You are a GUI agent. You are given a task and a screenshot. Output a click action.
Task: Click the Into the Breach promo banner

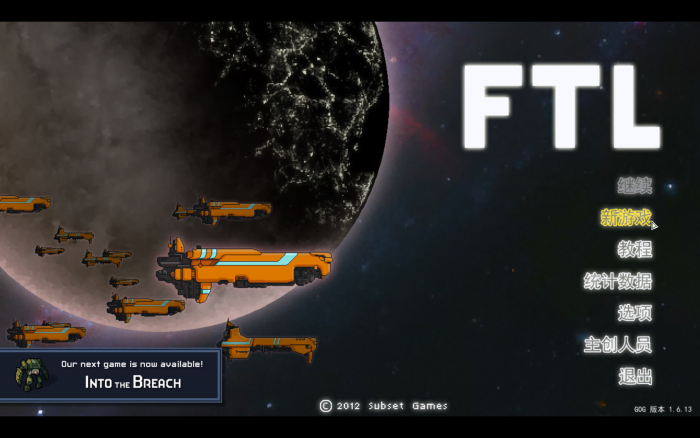tap(110, 375)
